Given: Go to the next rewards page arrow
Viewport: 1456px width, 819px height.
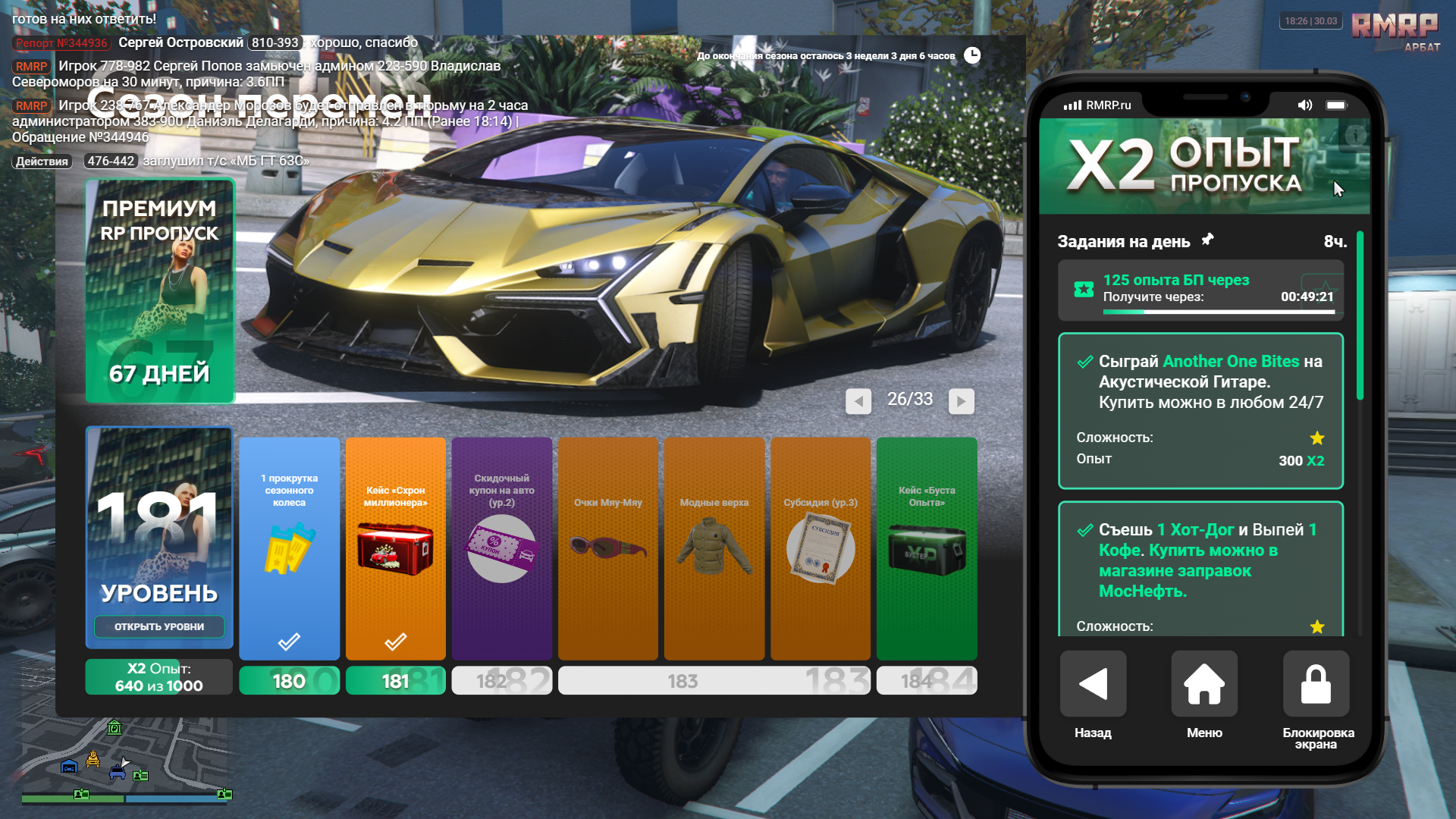Looking at the screenshot, I should tap(961, 401).
